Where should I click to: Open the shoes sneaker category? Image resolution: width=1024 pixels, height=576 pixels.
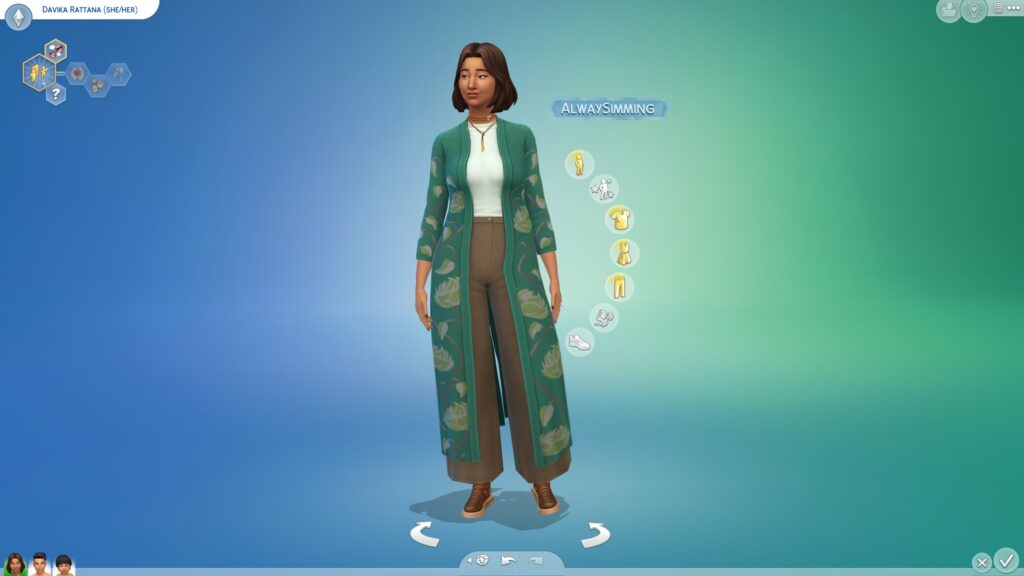pos(579,342)
